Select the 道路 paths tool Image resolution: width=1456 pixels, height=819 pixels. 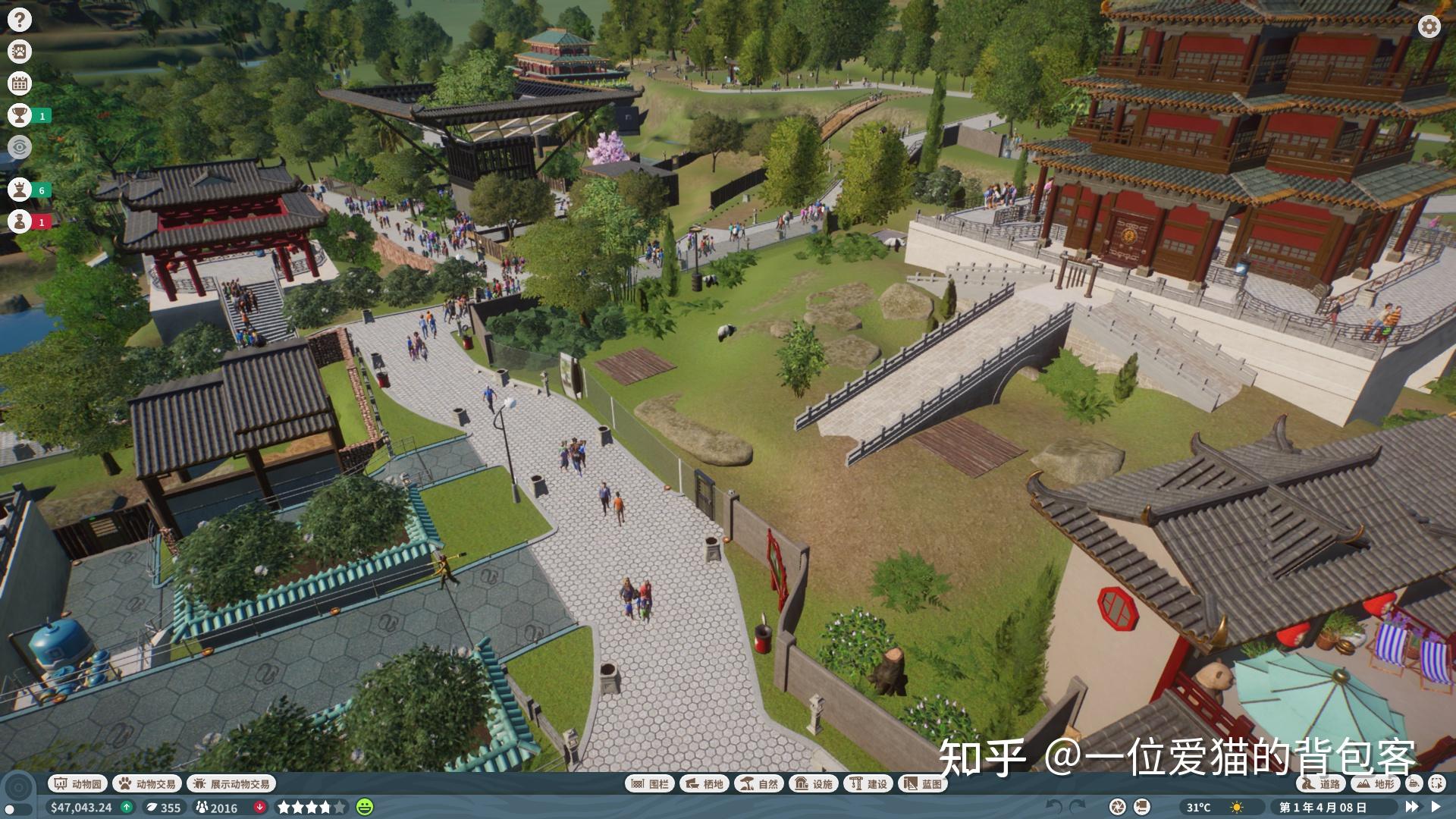point(1320,784)
